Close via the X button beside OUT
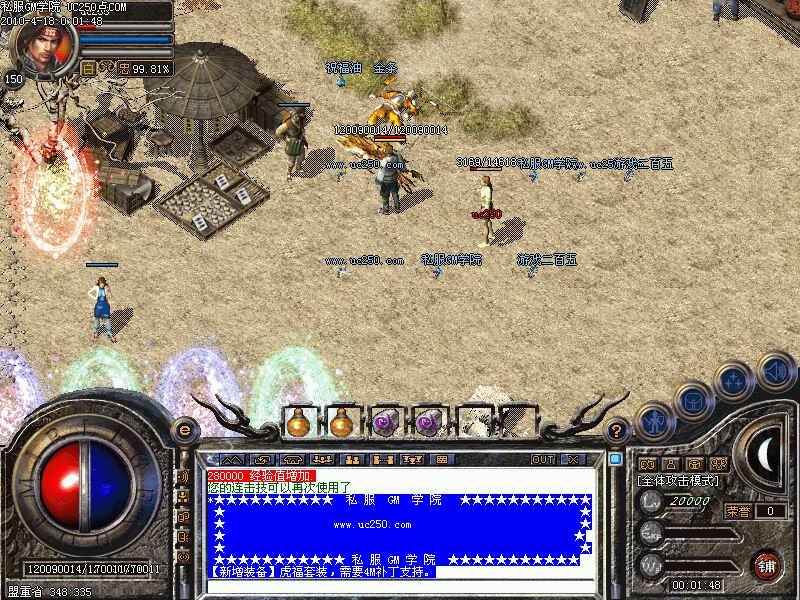 (x=572, y=459)
